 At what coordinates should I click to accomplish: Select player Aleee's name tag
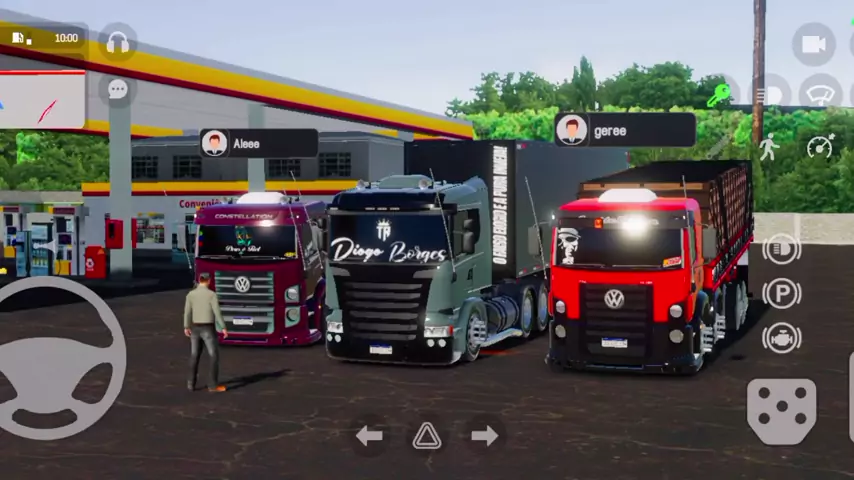(x=258, y=143)
